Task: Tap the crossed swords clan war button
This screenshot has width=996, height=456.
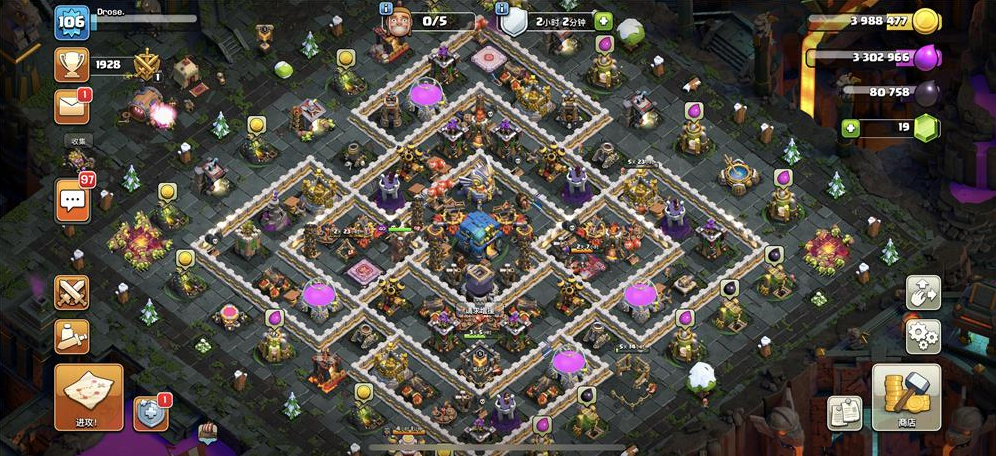Action: click(72, 292)
